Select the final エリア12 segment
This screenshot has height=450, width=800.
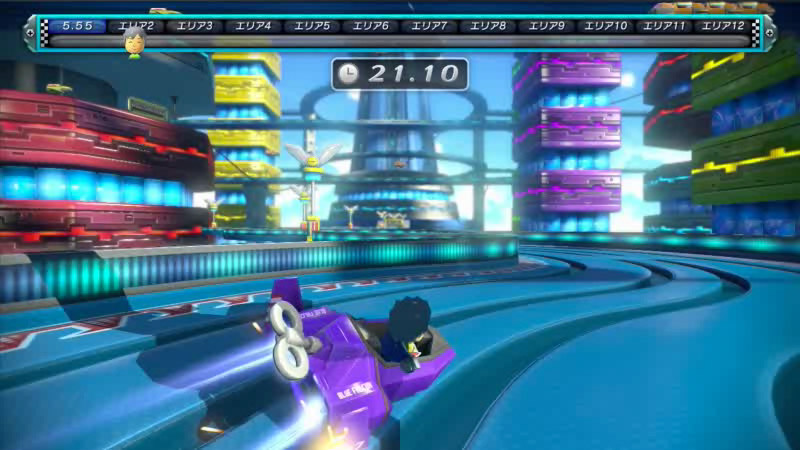coord(723,25)
